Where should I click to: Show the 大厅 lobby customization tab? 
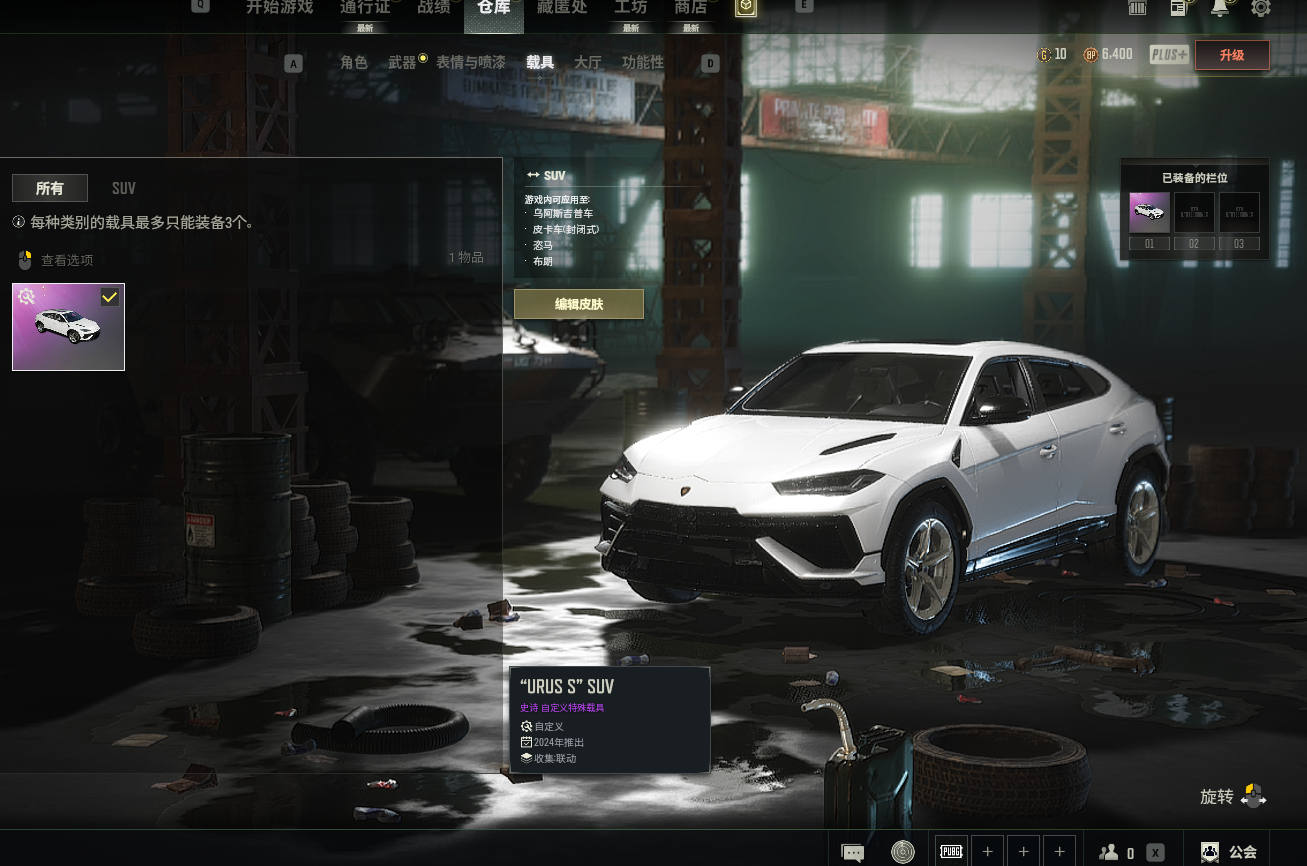point(588,62)
